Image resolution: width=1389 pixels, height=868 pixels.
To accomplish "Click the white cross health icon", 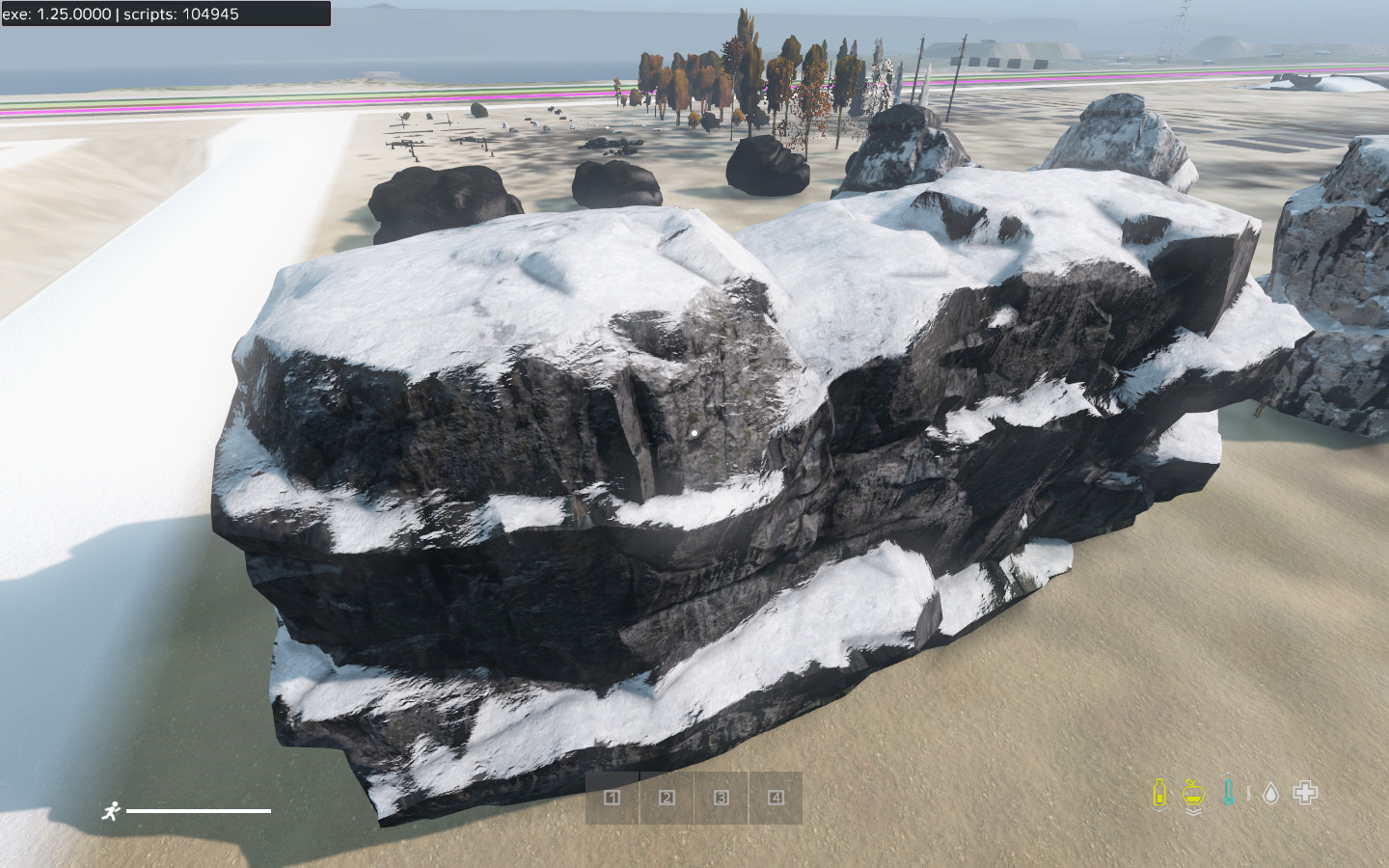I will click(x=1306, y=793).
